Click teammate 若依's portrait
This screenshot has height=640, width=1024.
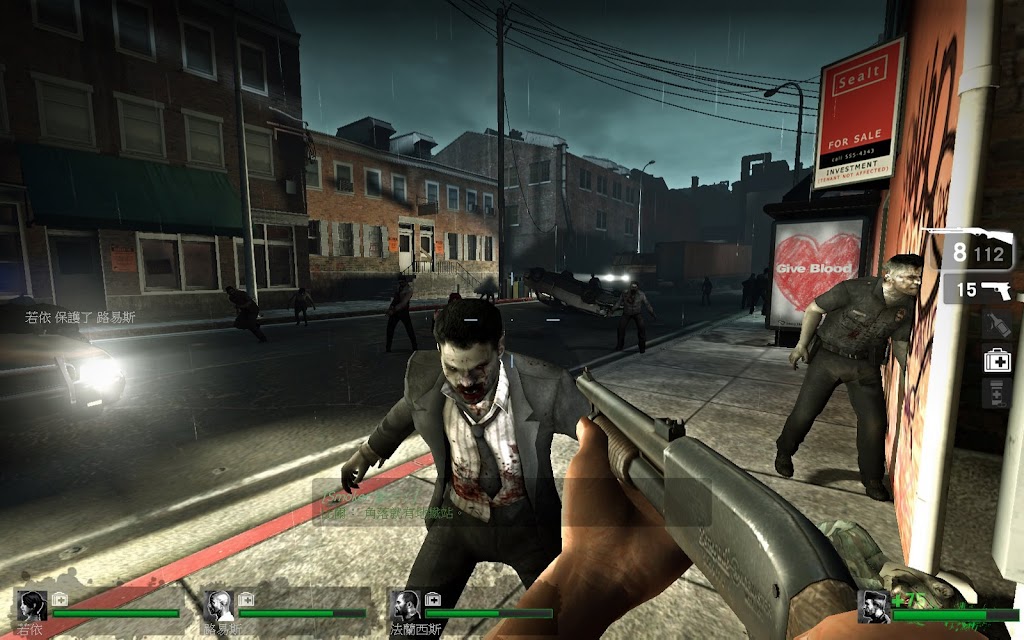(x=32, y=606)
